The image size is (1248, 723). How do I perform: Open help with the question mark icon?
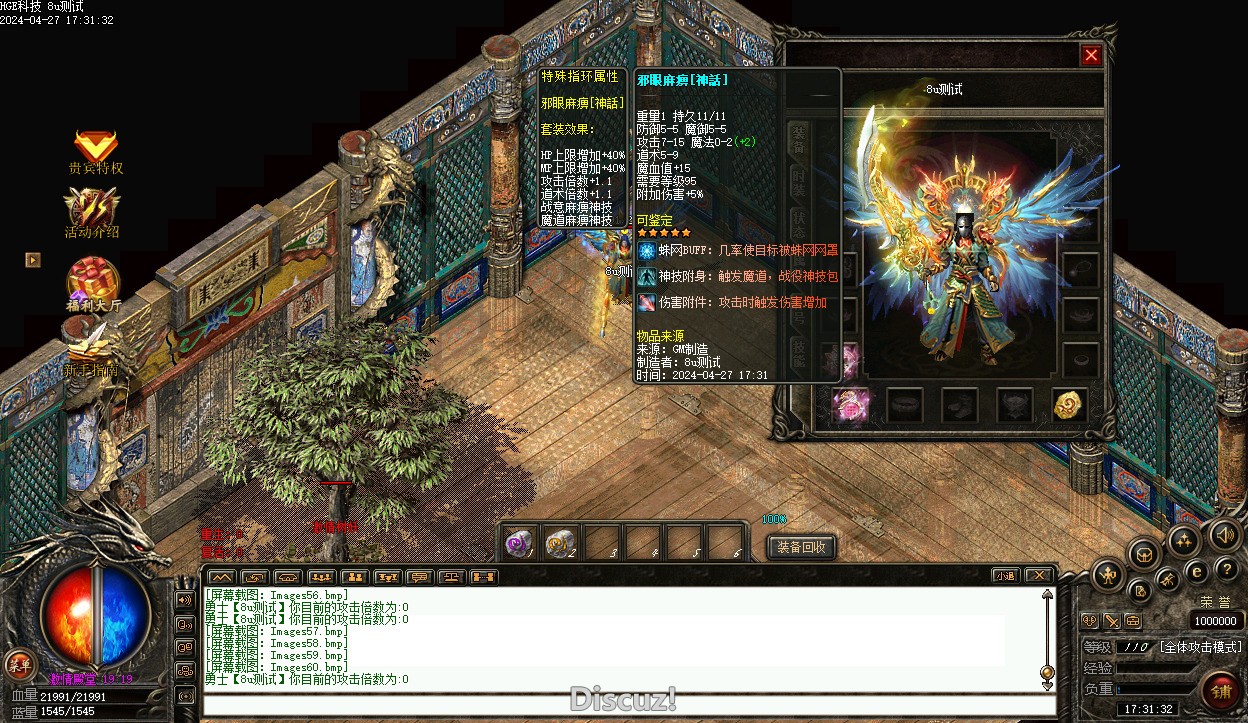coord(1226,570)
